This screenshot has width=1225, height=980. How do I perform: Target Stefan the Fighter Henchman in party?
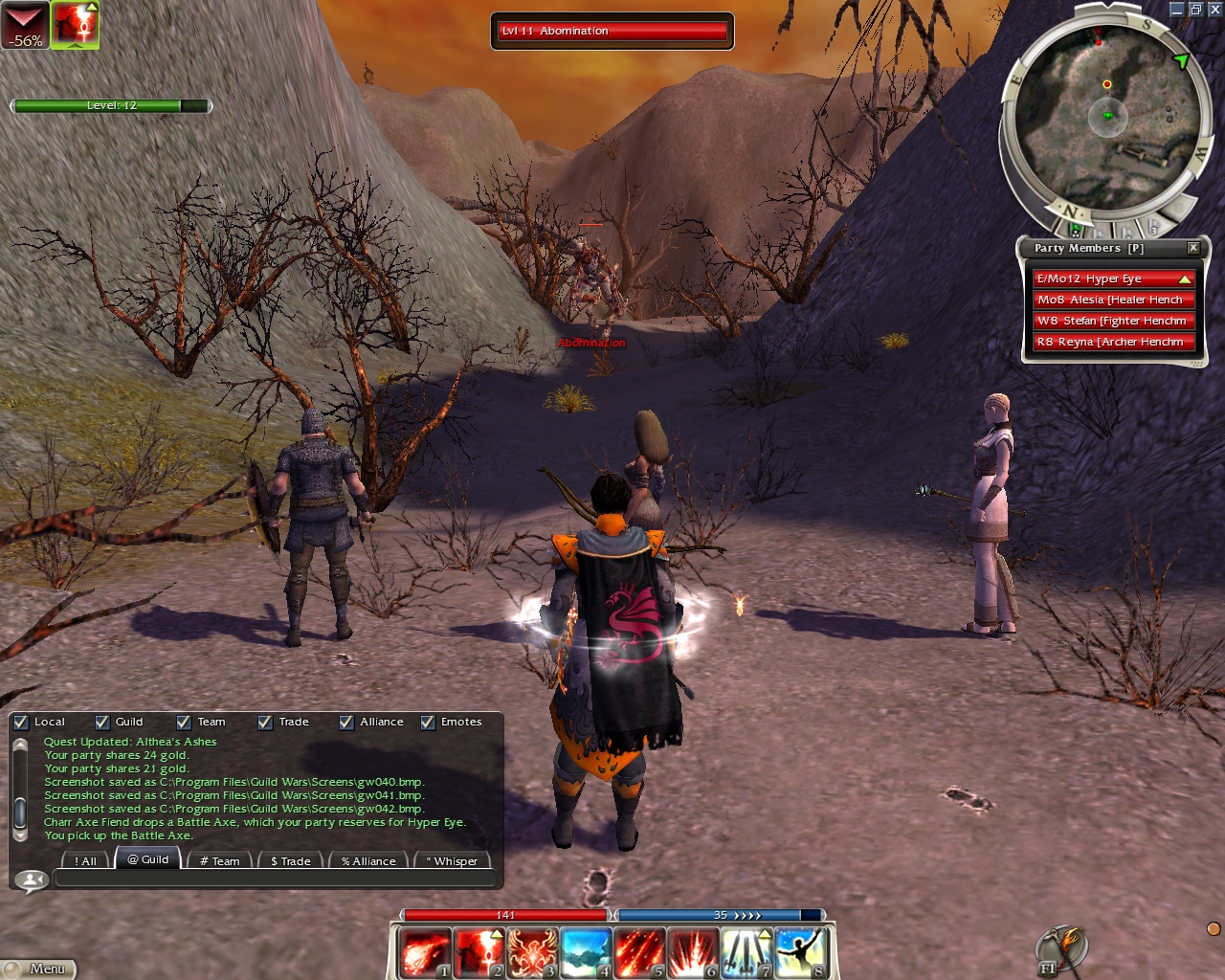coord(1112,321)
